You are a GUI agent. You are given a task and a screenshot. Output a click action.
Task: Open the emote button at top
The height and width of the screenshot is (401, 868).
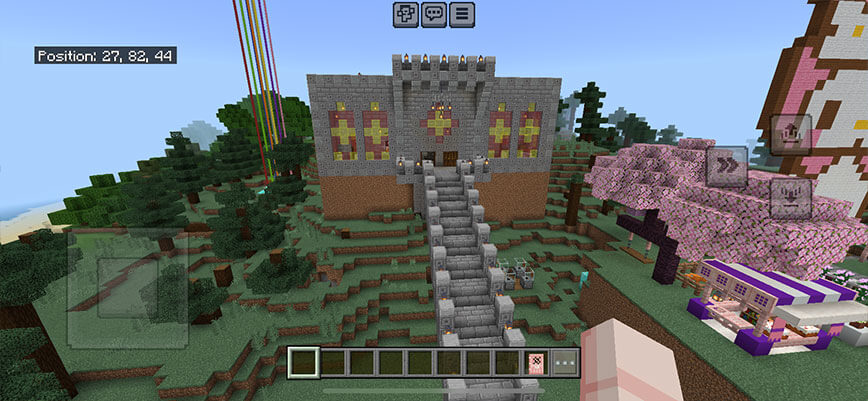(405, 14)
